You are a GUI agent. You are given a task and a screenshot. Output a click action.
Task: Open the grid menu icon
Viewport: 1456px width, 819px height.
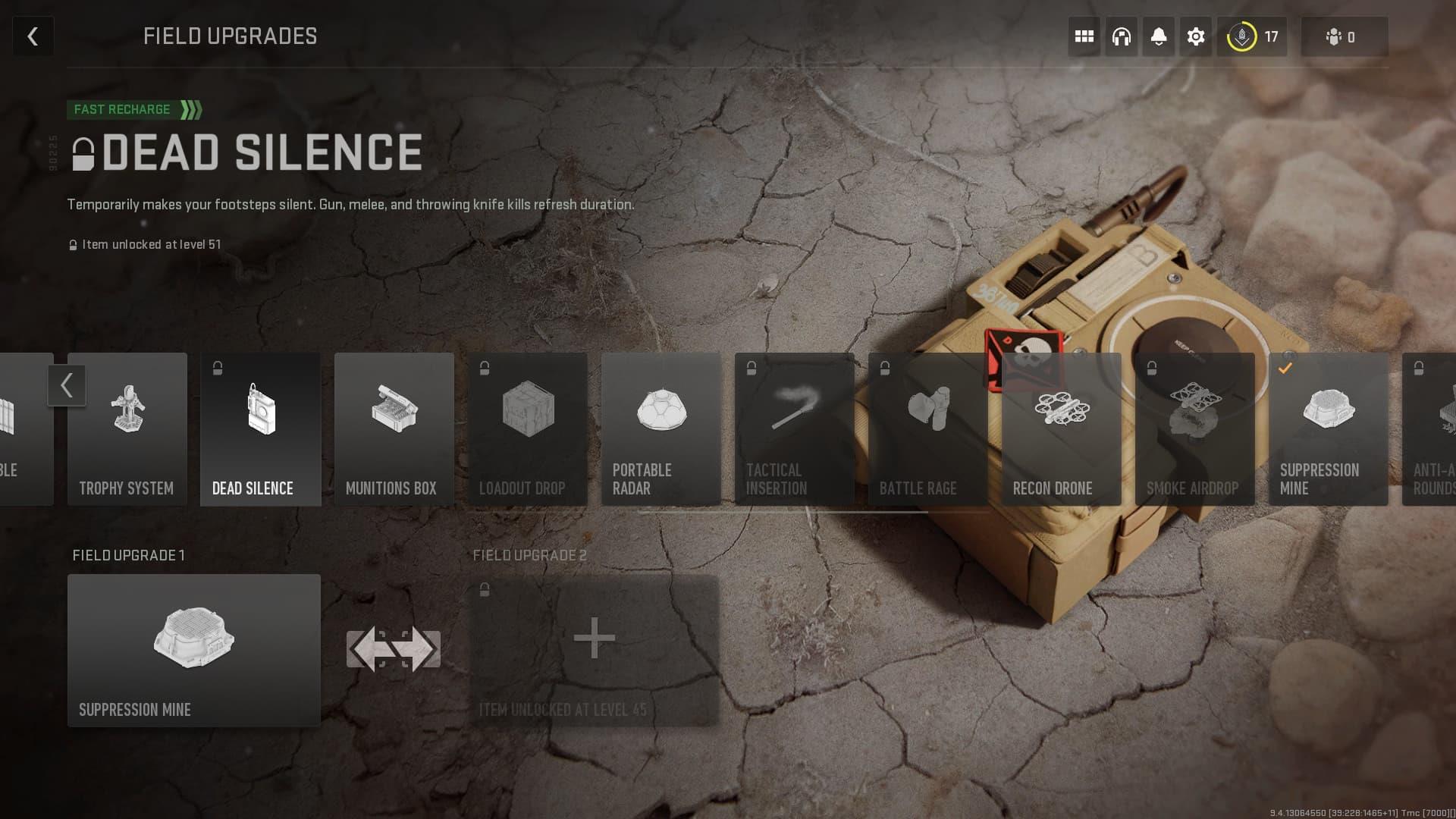click(1084, 36)
